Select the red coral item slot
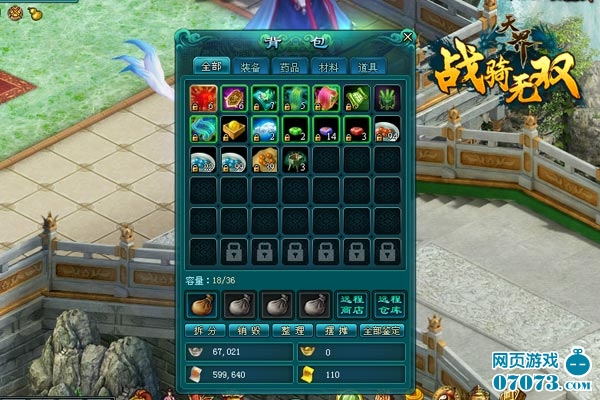Viewport: 600px width, 400px height. (x=203, y=98)
